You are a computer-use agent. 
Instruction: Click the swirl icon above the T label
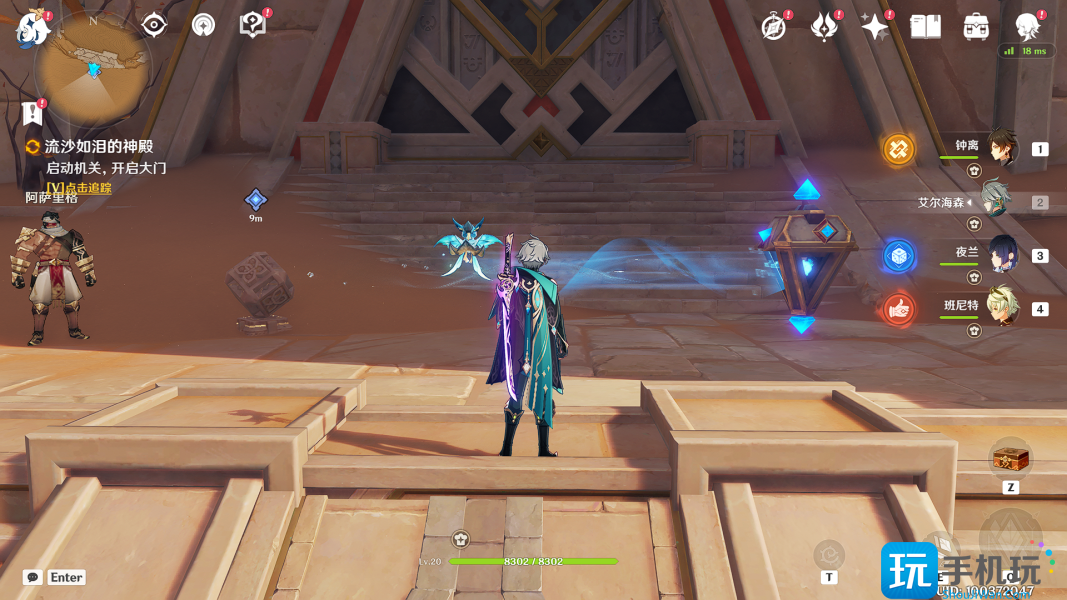pyautogui.click(x=828, y=553)
